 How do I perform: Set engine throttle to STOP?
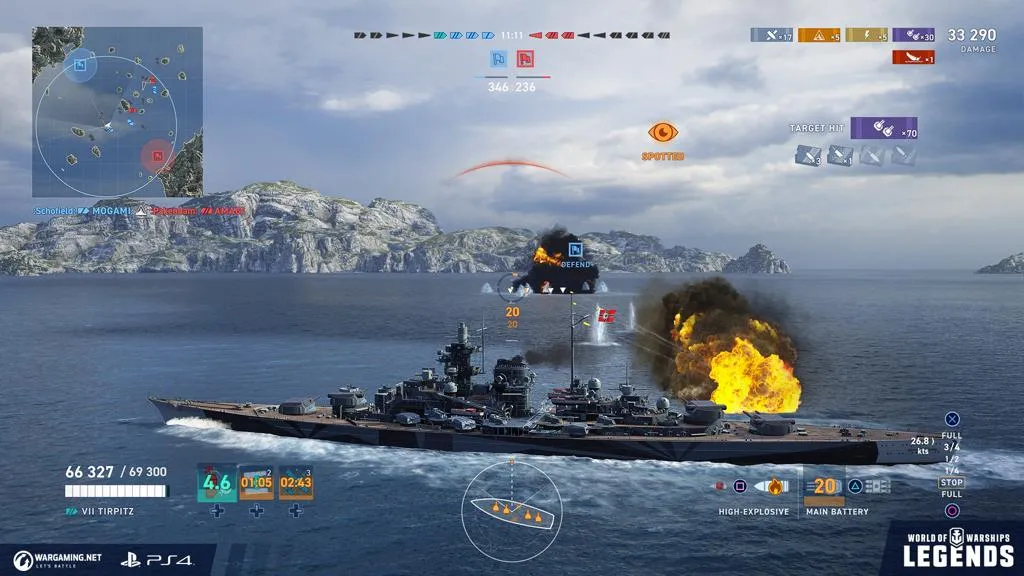coord(952,483)
